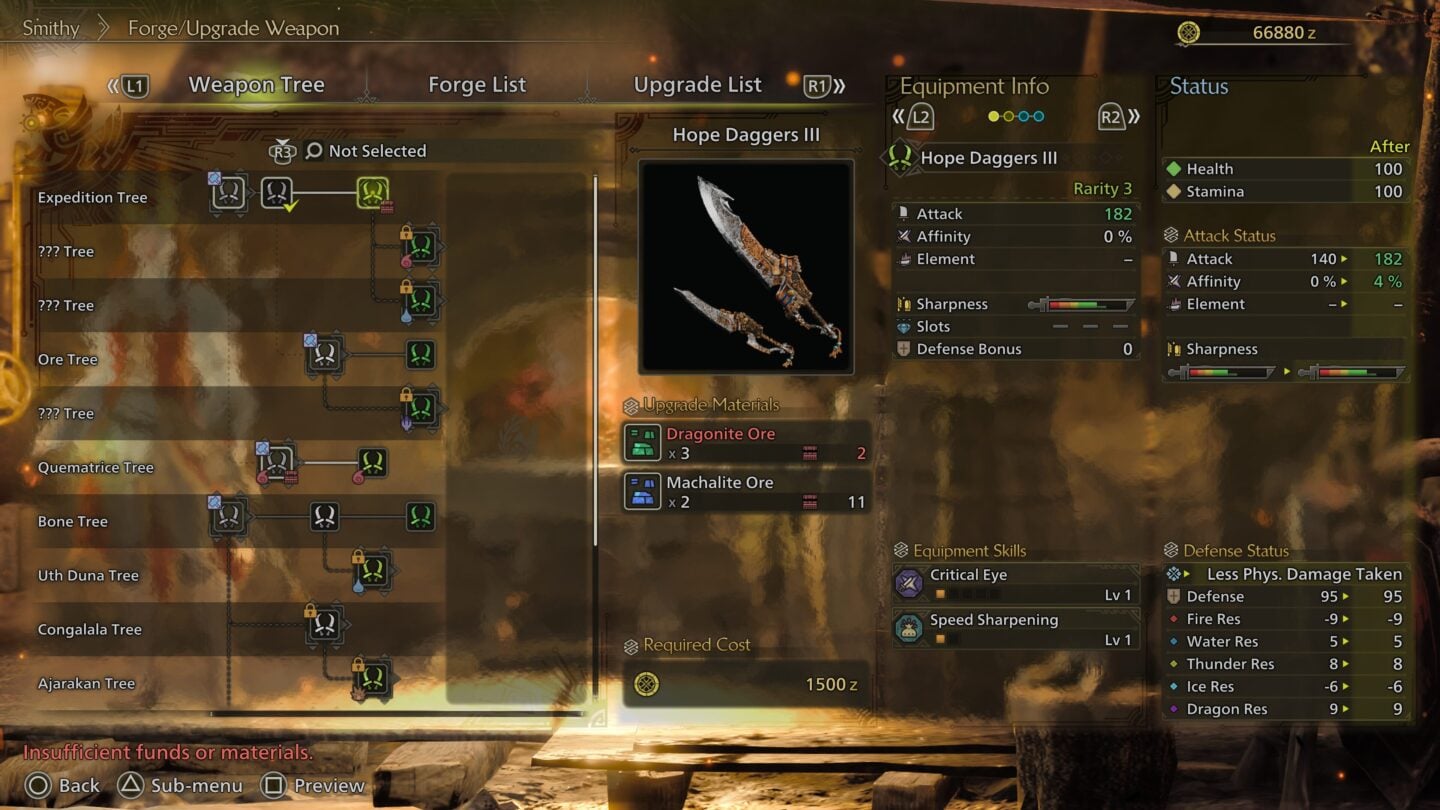
Task: Switch to the Forge List tab
Action: [x=477, y=85]
